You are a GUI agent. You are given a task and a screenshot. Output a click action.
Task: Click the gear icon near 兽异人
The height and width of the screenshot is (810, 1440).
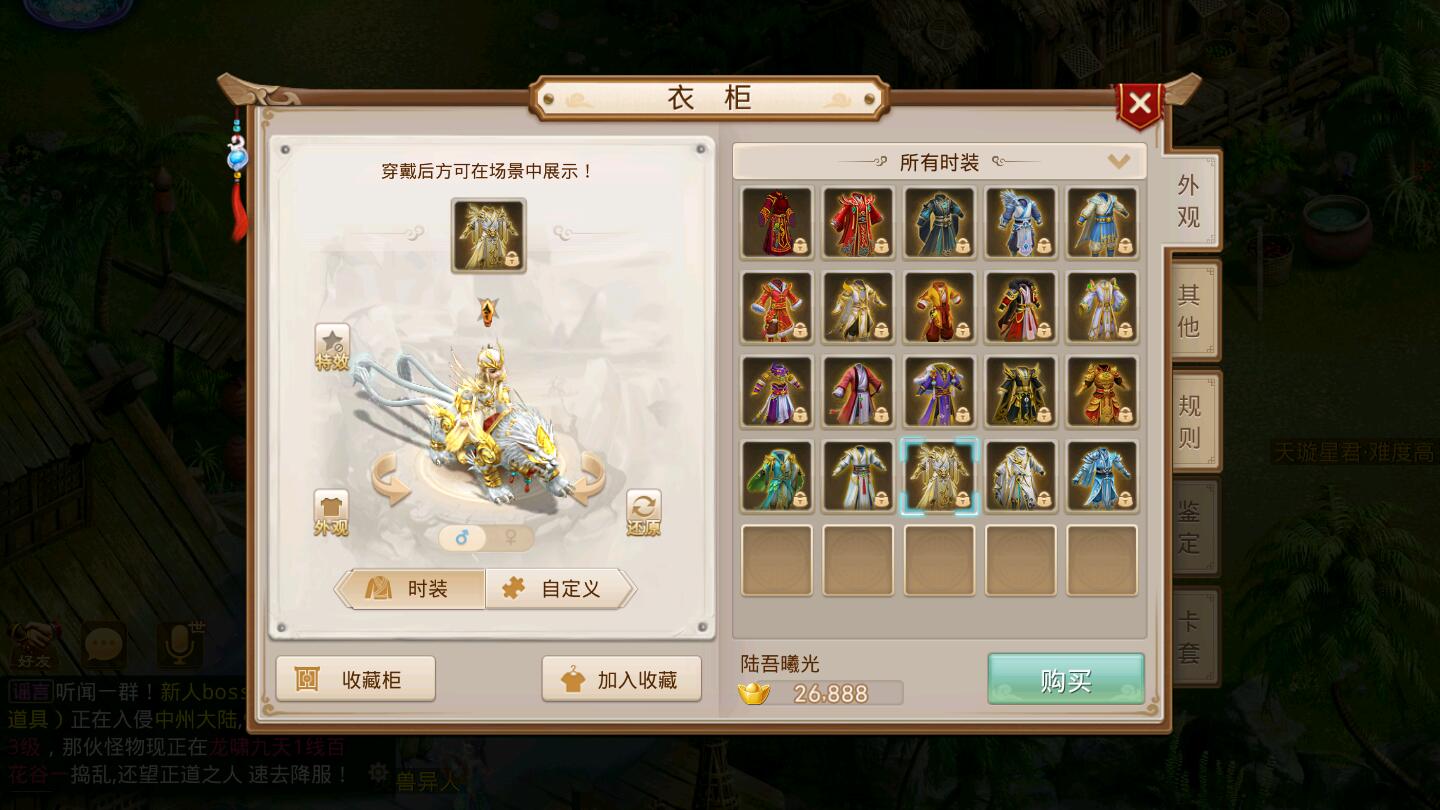pyautogui.click(x=377, y=773)
